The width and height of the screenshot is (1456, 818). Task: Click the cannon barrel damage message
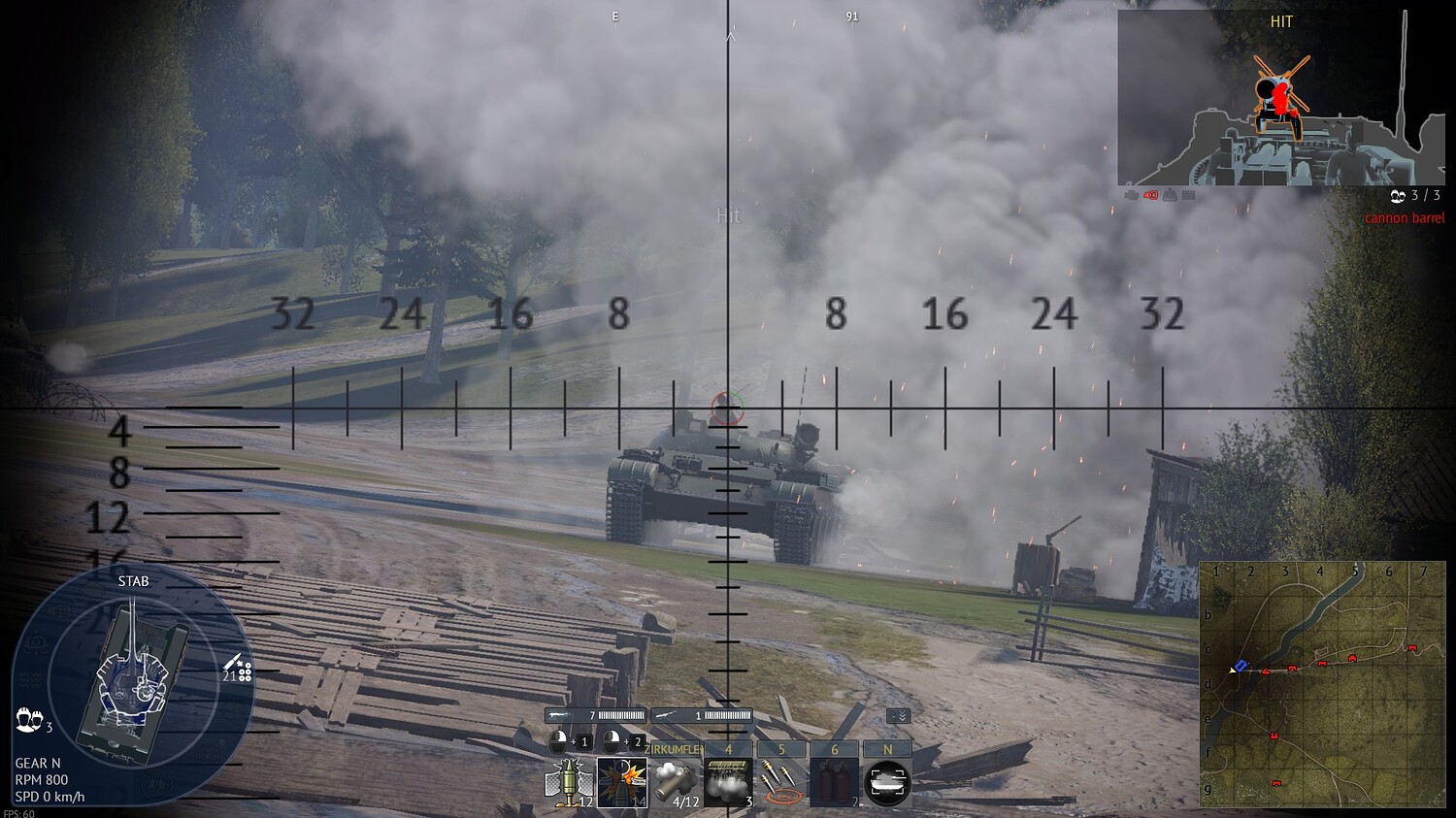tap(1406, 217)
